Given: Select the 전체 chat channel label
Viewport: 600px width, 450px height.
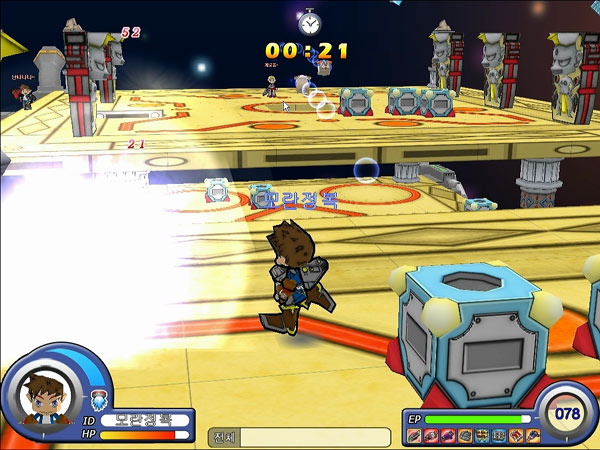Looking at the screenshot, I should click(x=224, y=437).
